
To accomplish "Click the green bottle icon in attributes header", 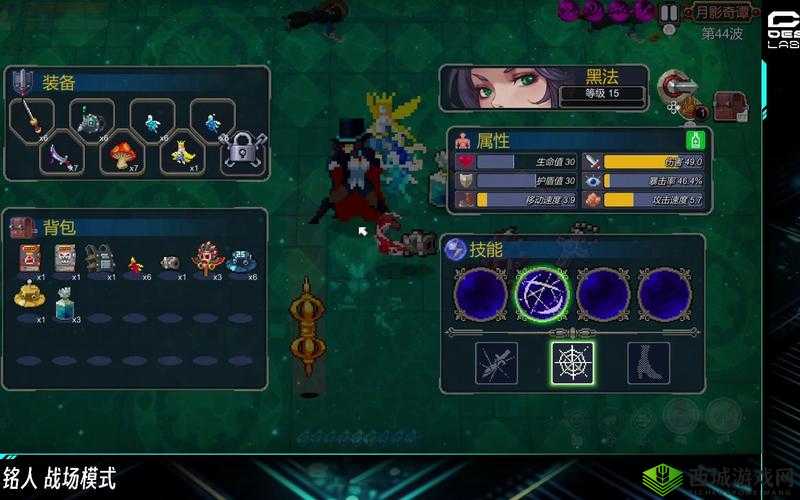I will 695,139.
